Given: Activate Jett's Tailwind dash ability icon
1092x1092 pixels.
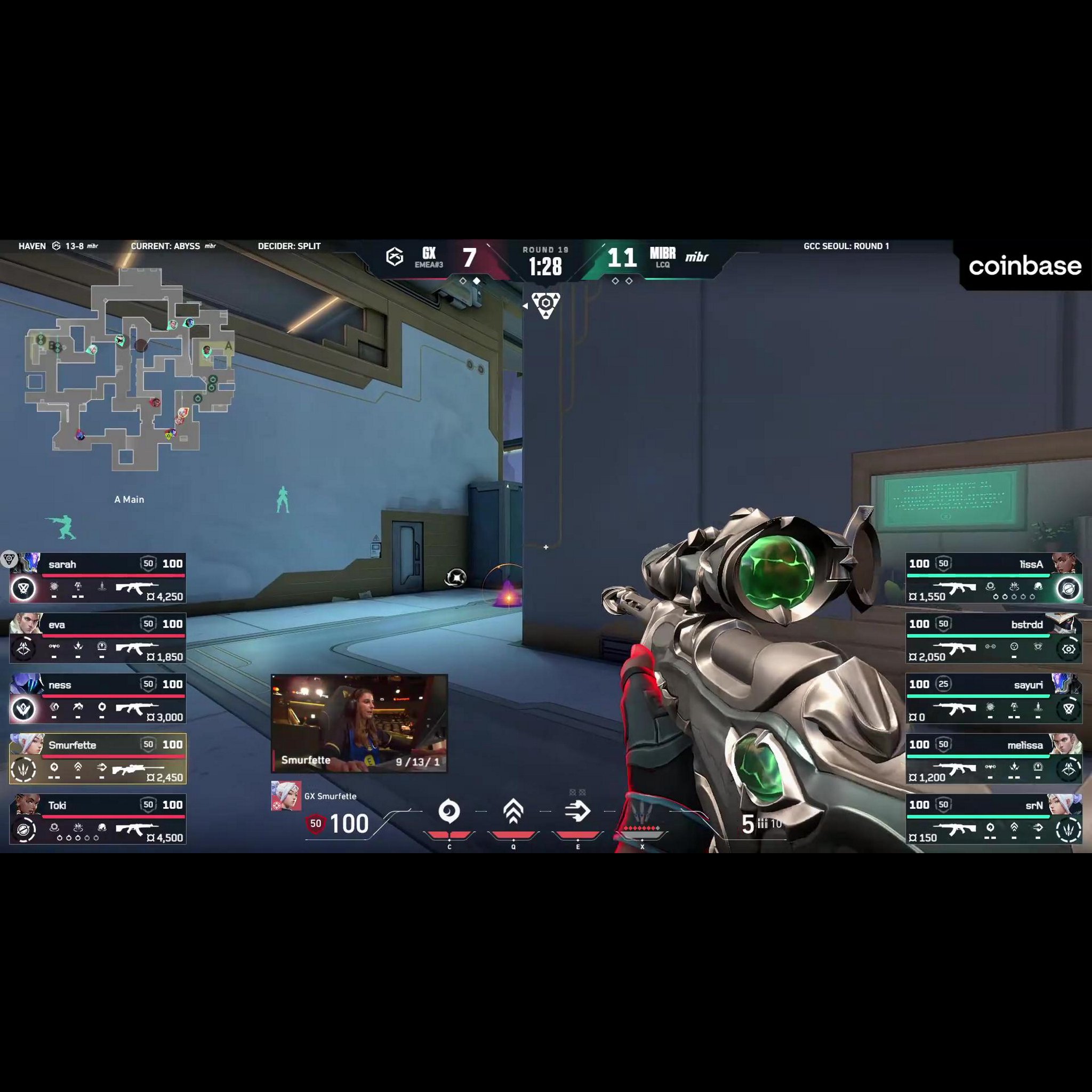Looking at the screenshot, I should pos(577,812).
